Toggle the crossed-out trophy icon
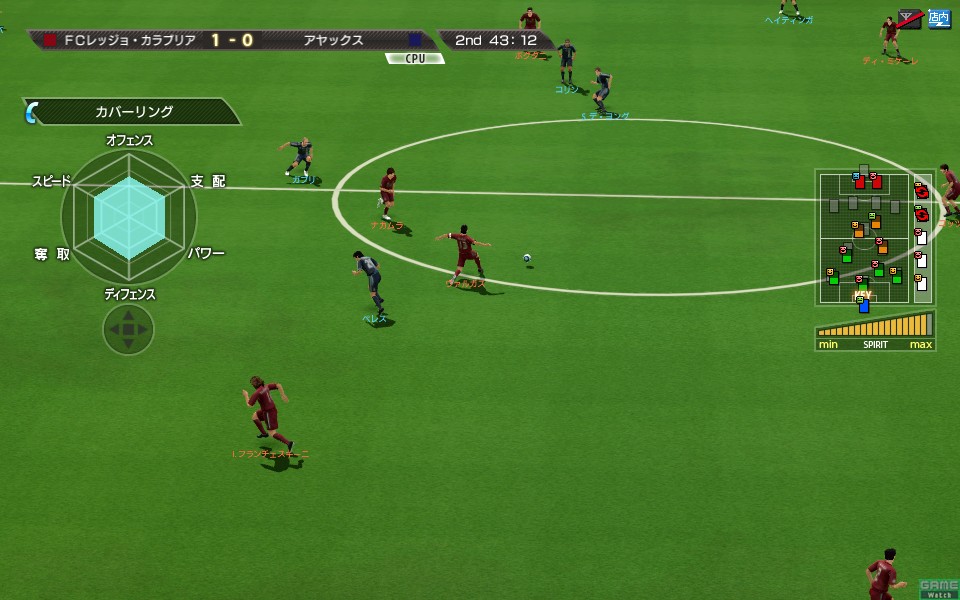This screenshot has width=960, height=600. tap(910, 18)
